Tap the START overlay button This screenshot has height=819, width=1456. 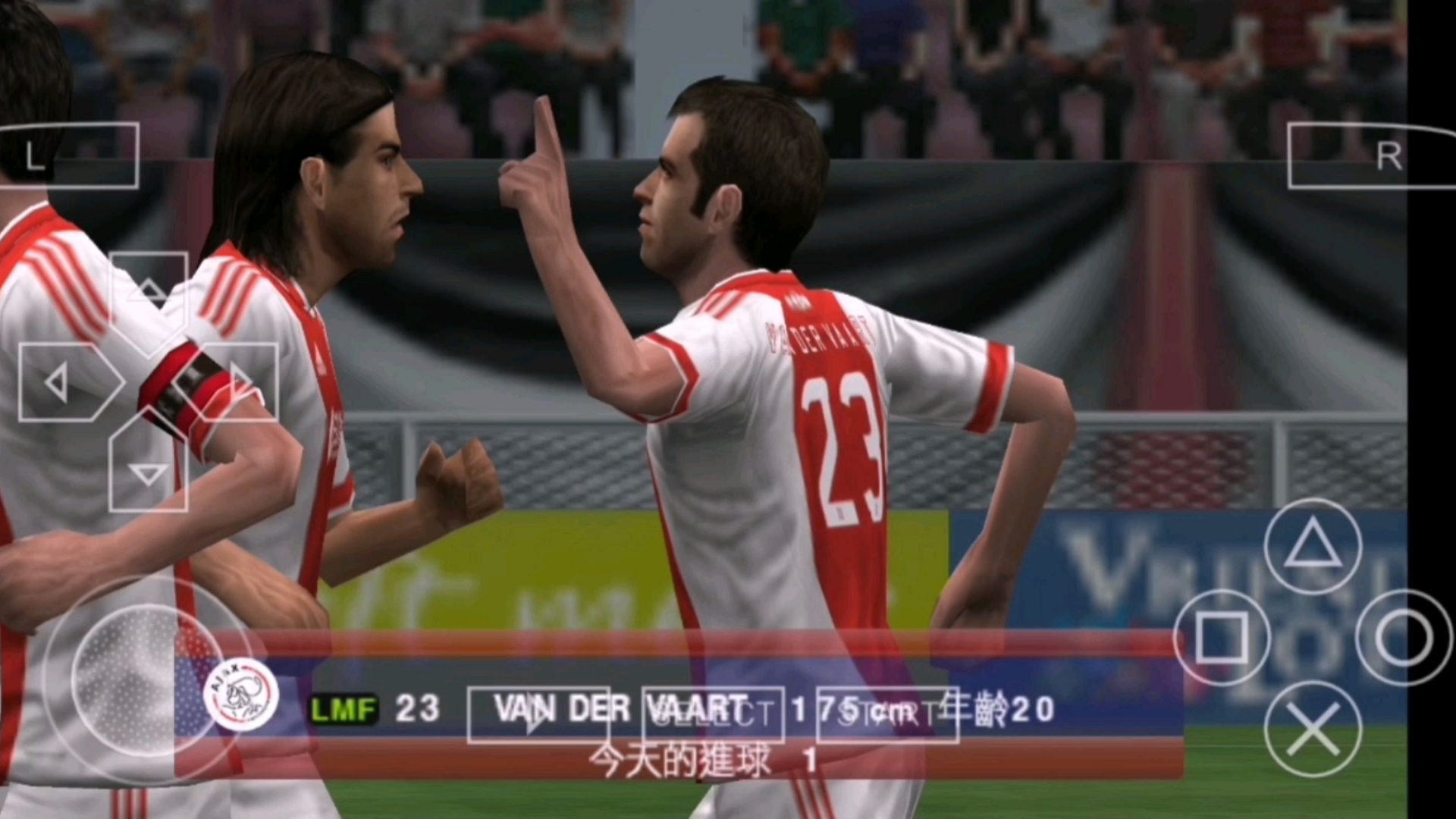887,714
